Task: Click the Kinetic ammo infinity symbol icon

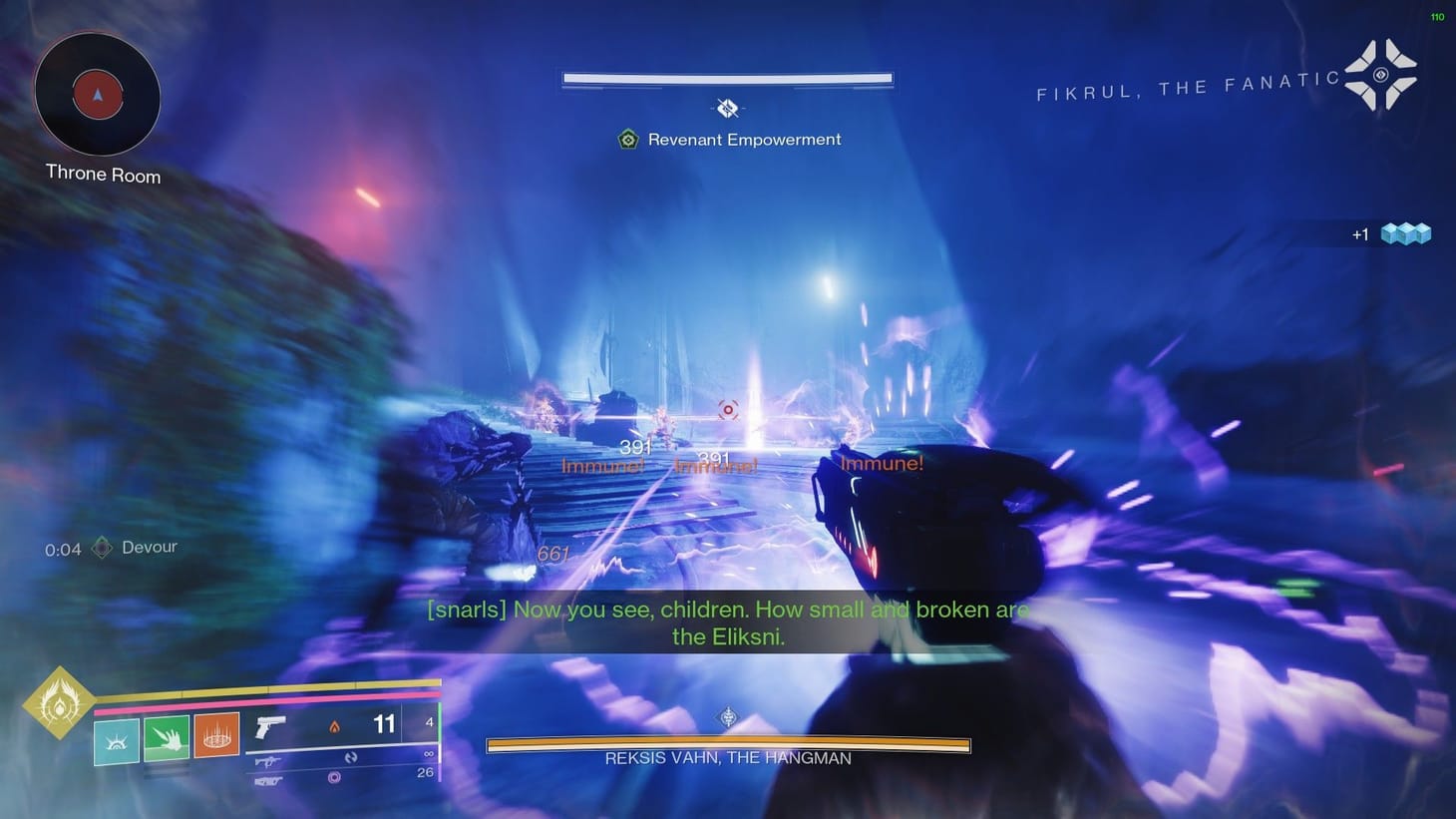Action: click(429, 755)
